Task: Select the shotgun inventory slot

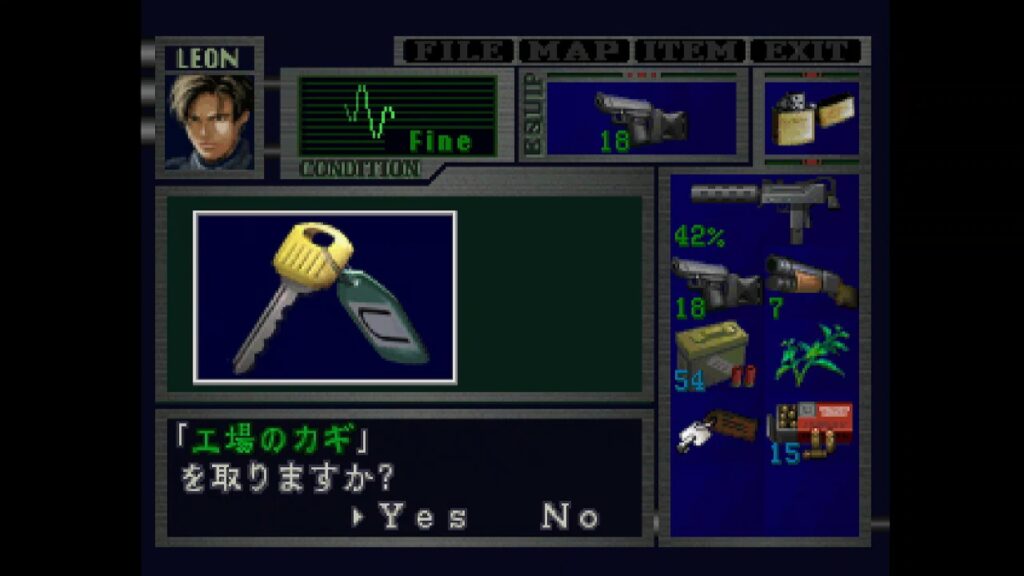Action: 811,285
